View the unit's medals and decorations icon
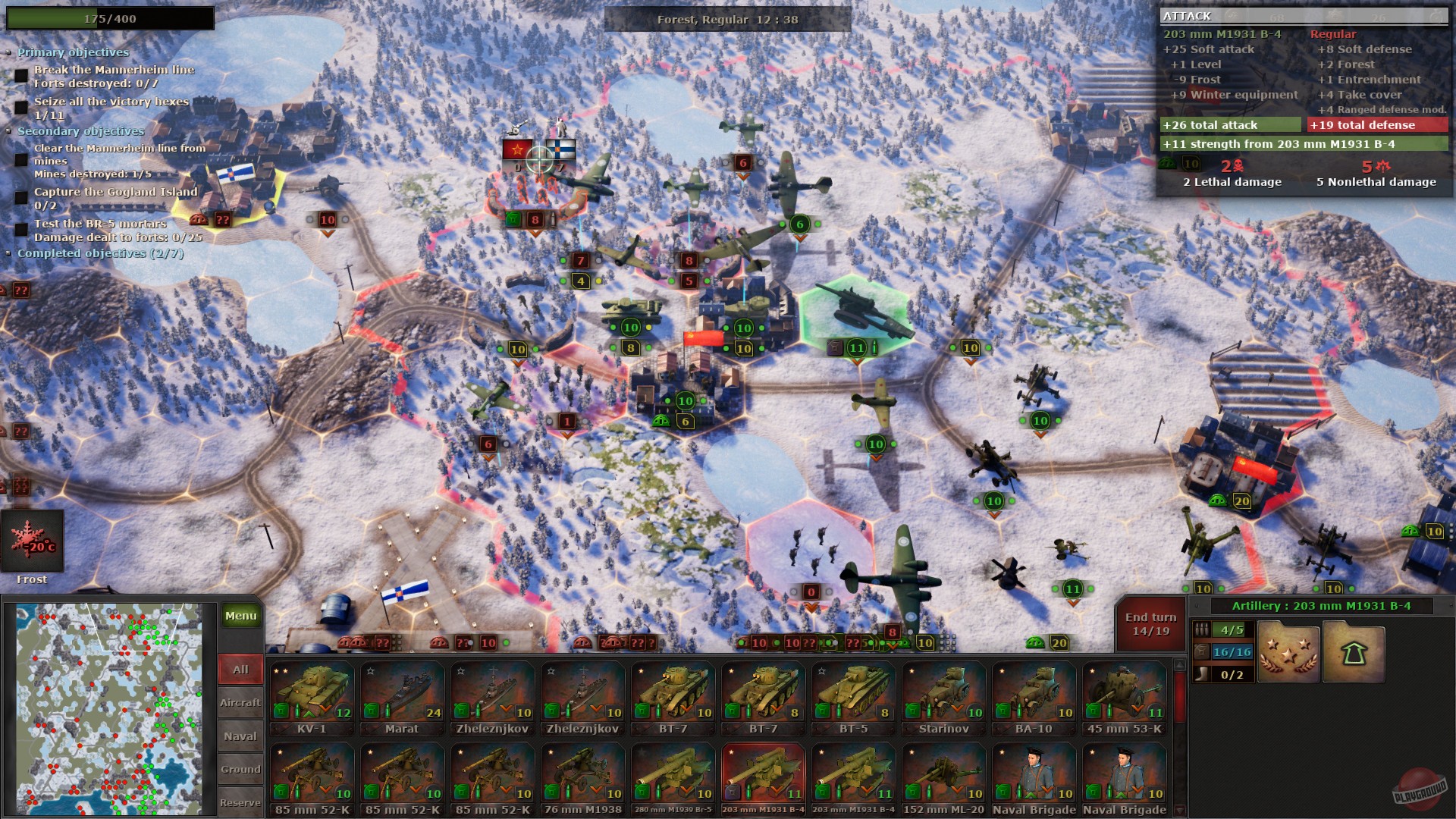 pos(1288,651)
